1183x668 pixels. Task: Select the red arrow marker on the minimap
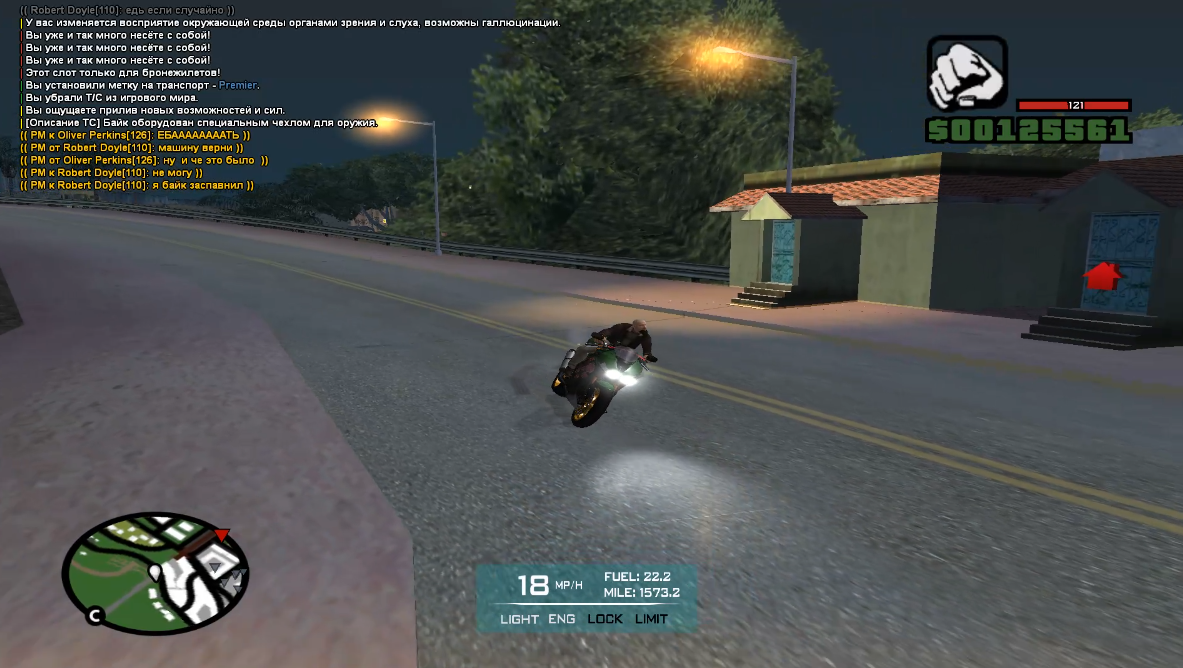222,535
